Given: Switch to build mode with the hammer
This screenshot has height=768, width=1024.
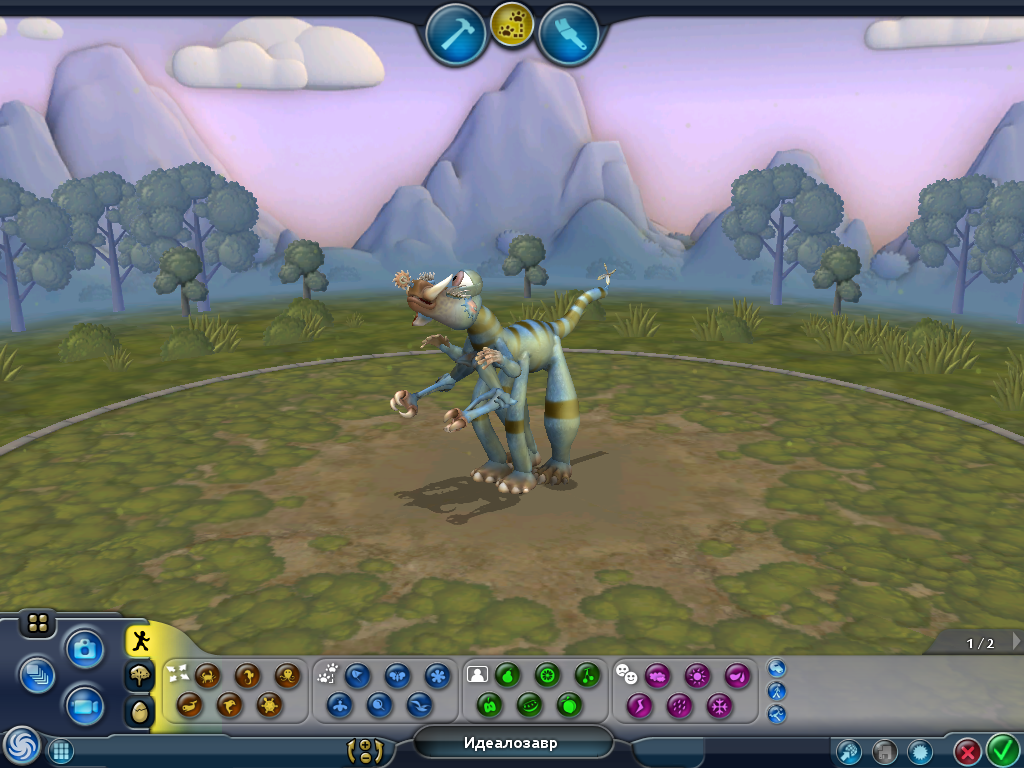Looking at the screenshot, I should coord(455,33).
